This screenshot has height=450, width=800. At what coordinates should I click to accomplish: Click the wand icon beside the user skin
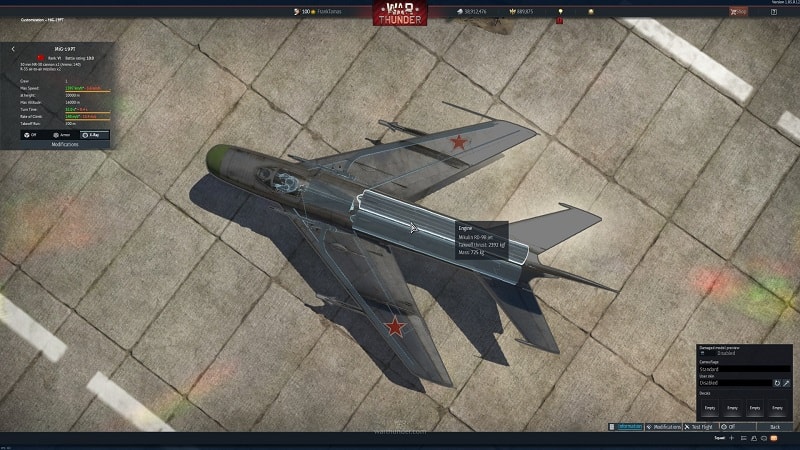tap(786, 382)
